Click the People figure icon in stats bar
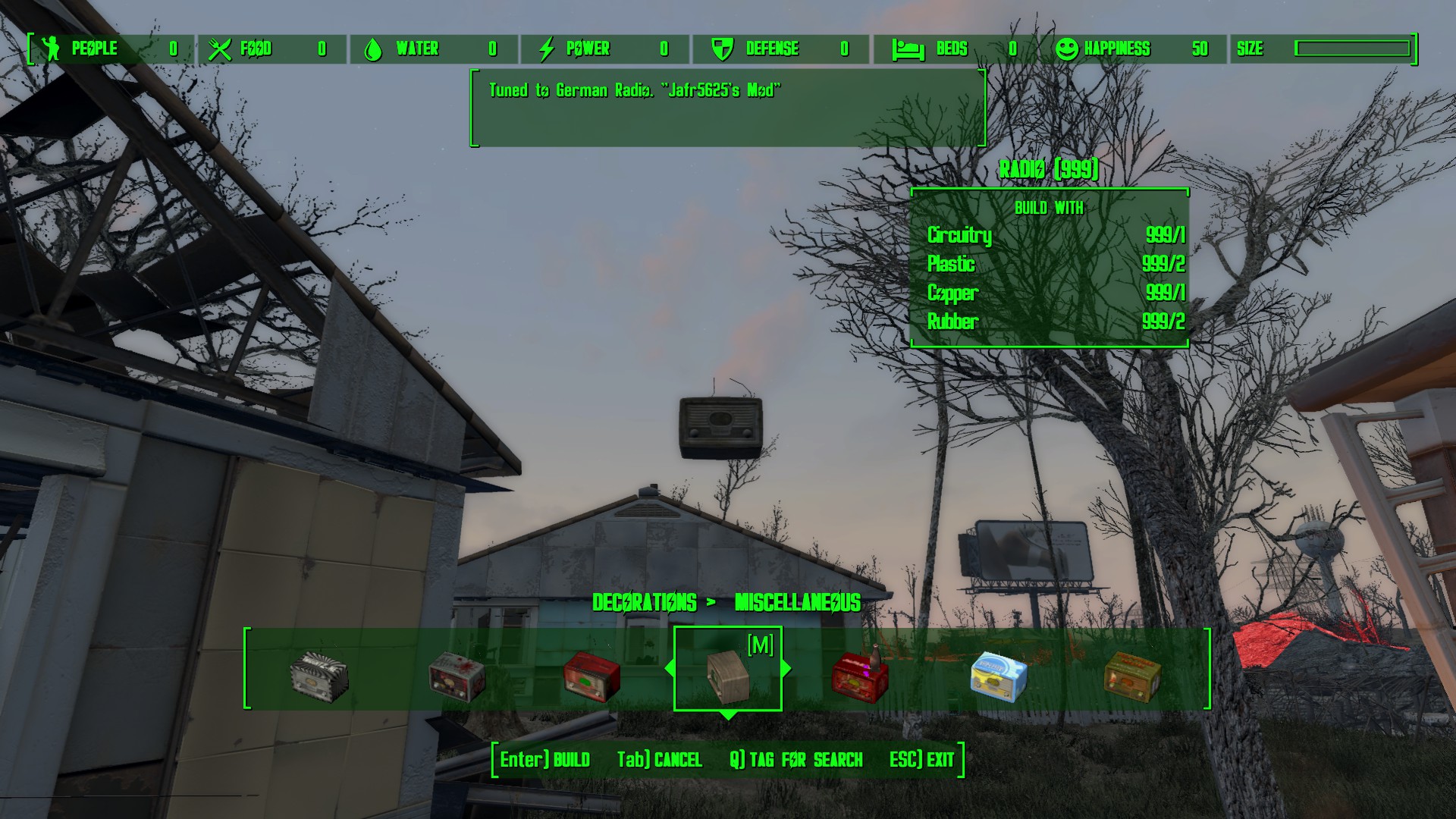 [50, 49]
